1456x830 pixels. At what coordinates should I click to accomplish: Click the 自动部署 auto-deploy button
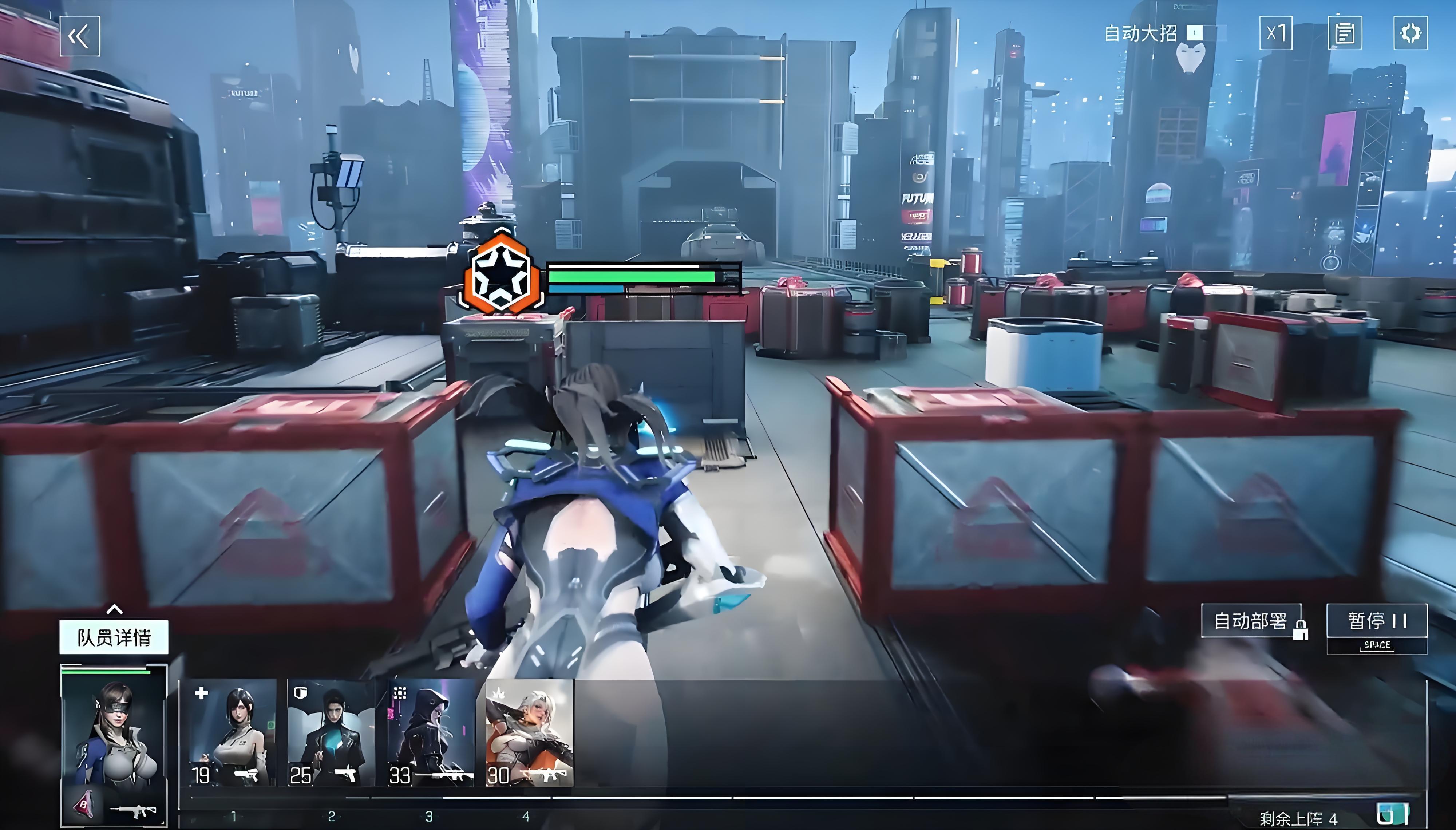point(1251,620)
